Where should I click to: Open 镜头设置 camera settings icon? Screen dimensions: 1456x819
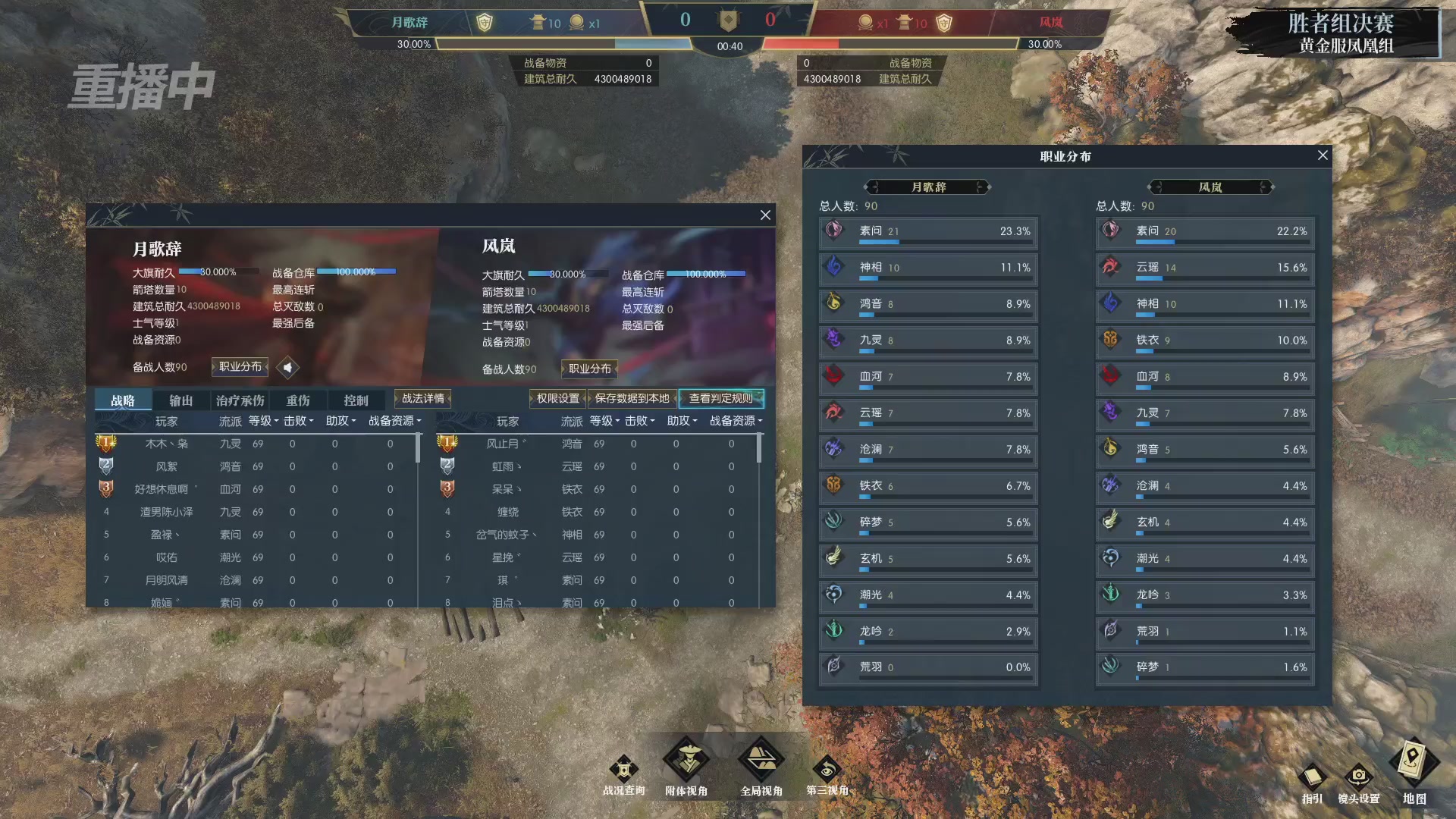(1360, 775)
